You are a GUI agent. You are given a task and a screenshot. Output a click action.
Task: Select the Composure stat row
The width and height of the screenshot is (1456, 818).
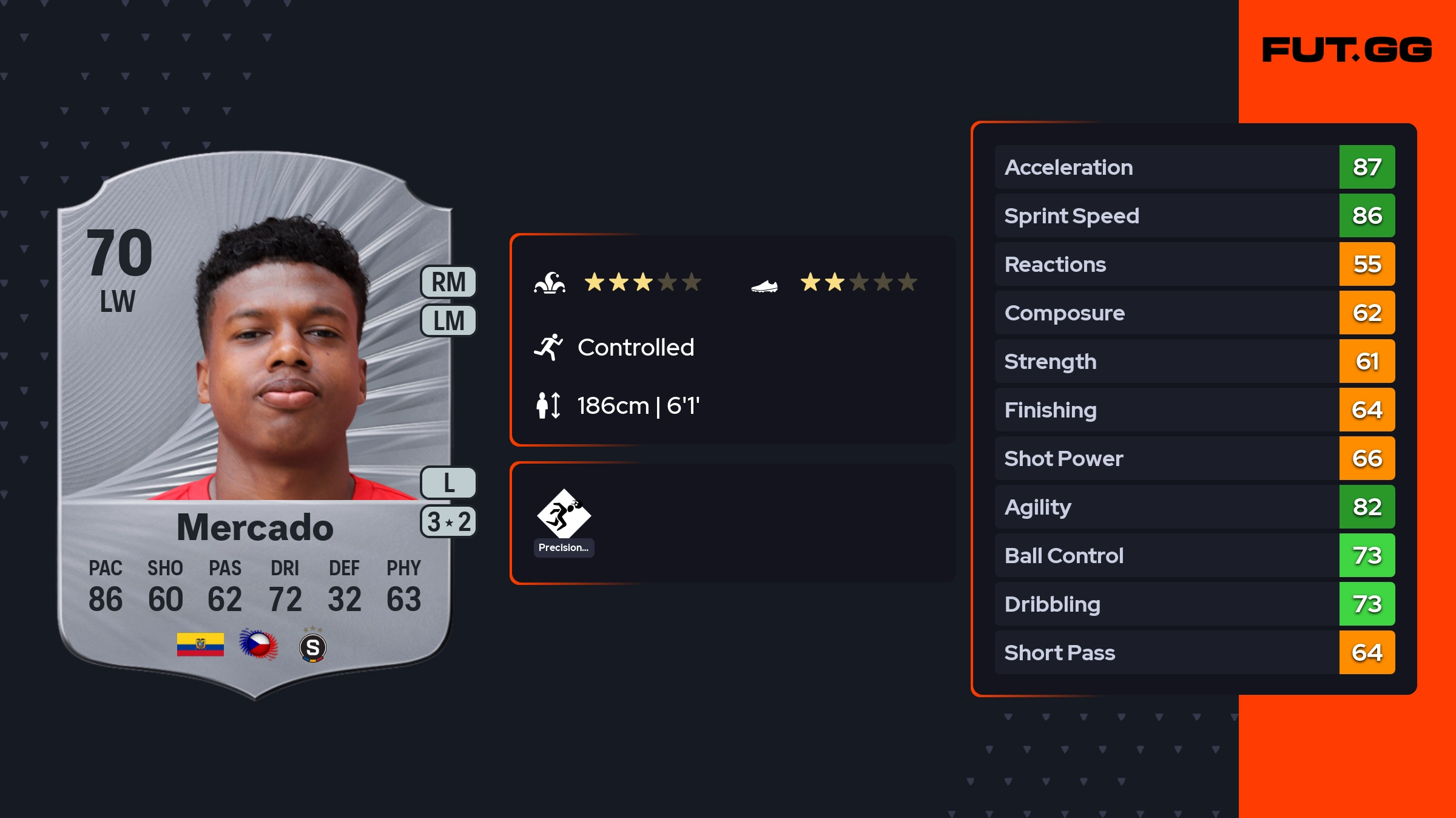point(1194,313)
